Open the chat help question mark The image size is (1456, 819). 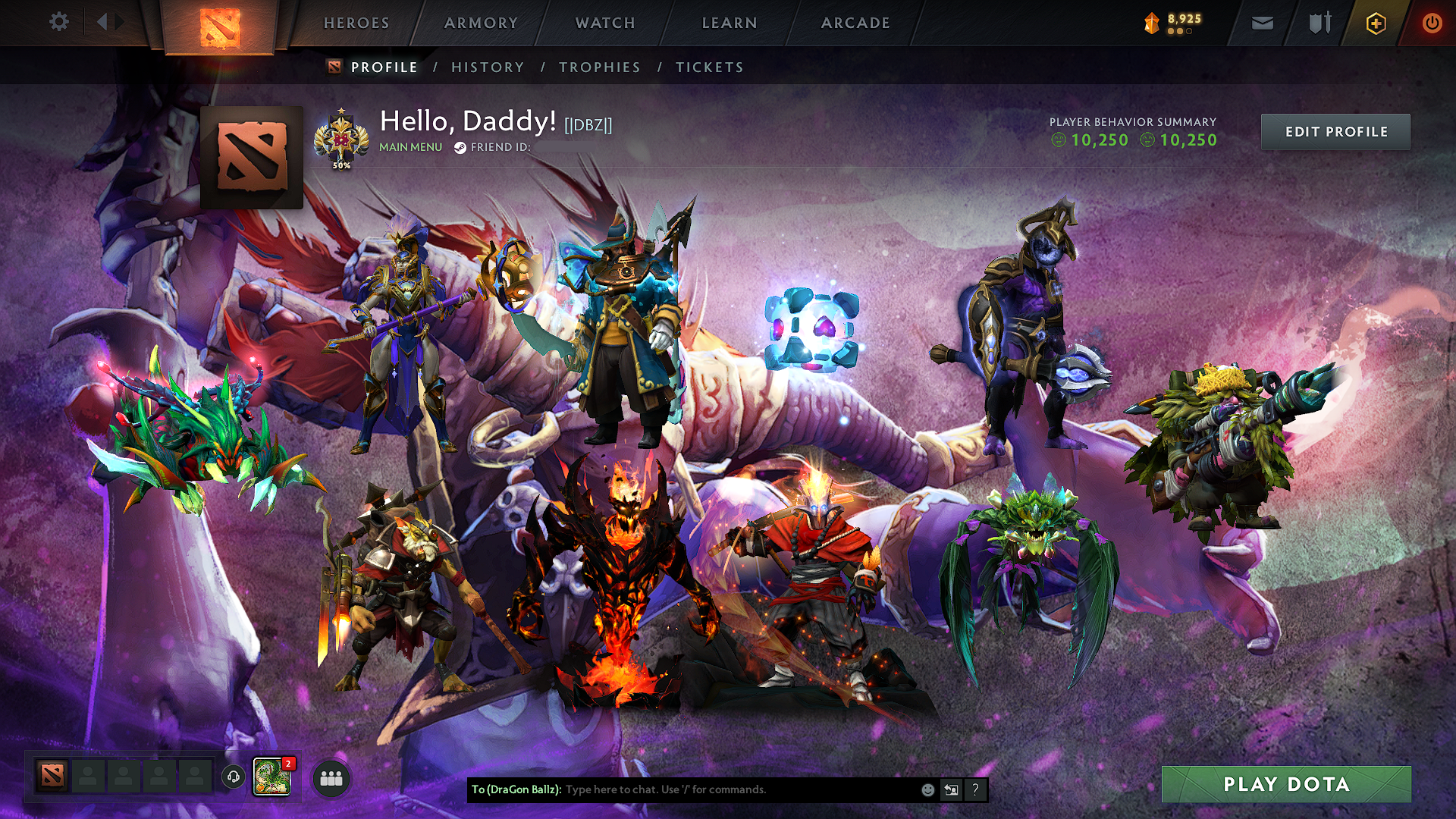tap(975, 791)
